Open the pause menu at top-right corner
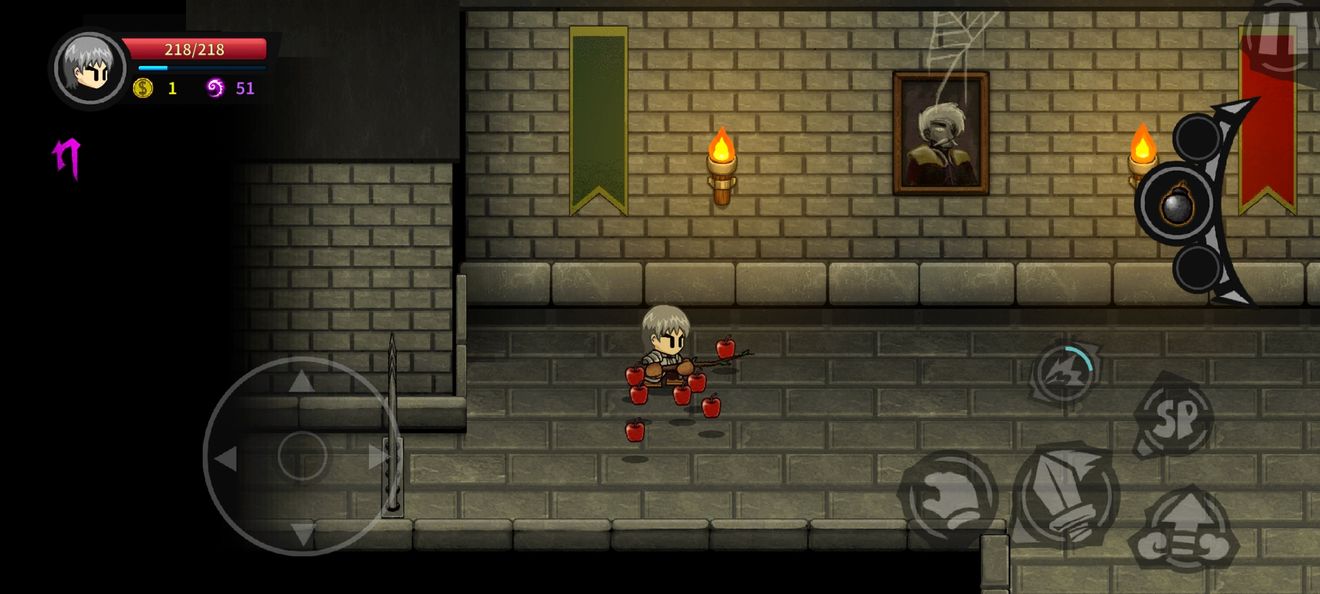This screenshot has width=1320, height=594. tap(1284, 38)
